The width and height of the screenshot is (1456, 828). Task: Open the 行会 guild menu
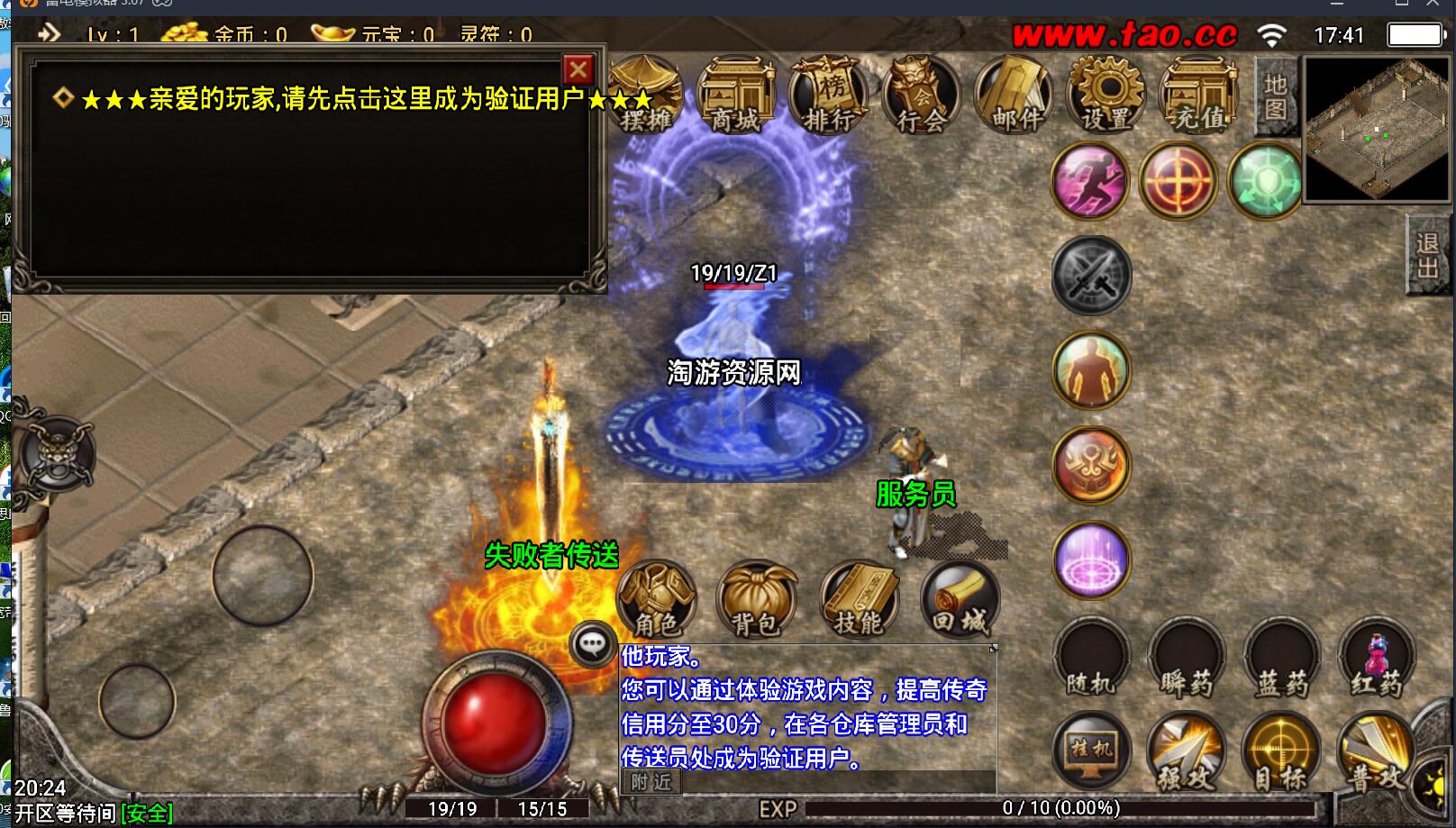pyautogui.click(x=921, y=96)
